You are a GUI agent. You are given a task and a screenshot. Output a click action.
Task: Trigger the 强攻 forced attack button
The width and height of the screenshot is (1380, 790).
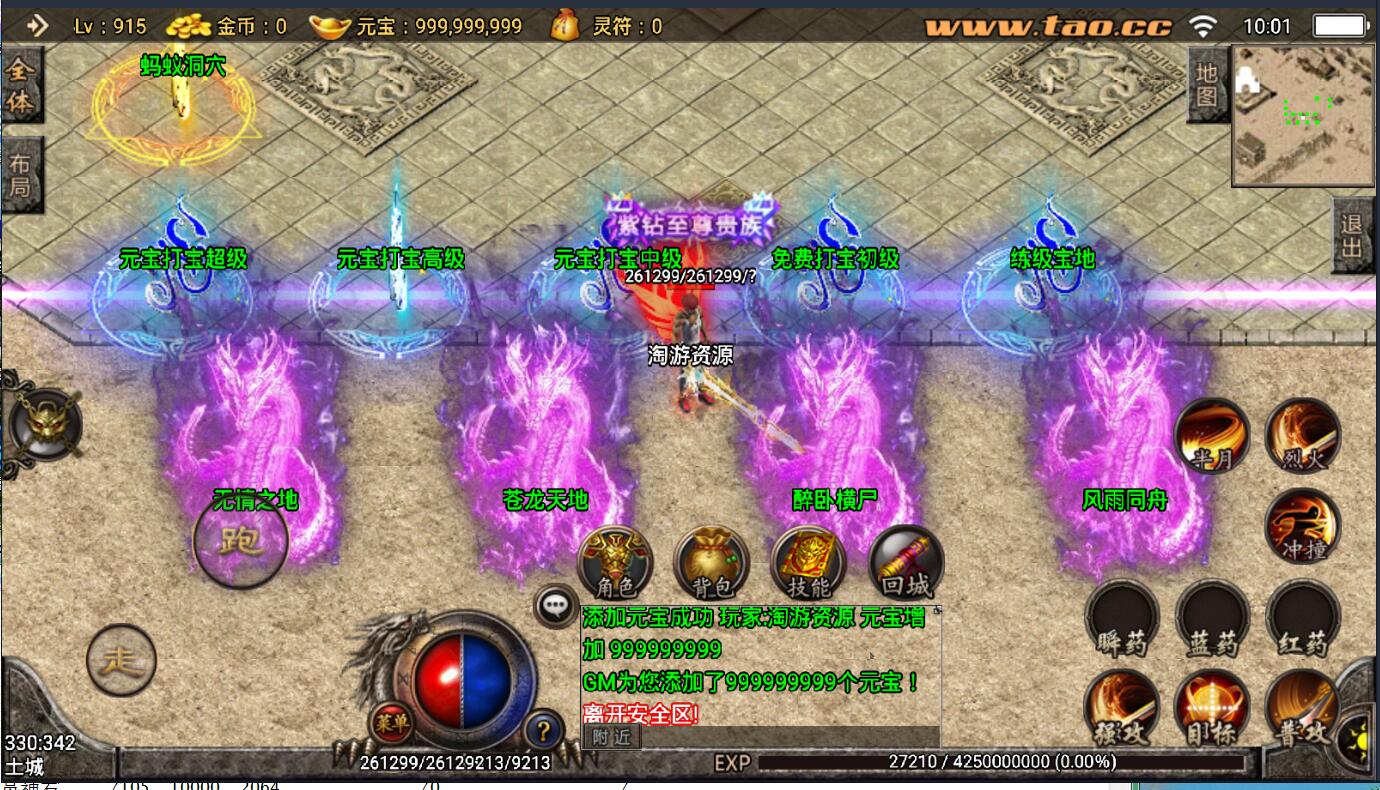pyautogui.click(x=1122, y=708)
